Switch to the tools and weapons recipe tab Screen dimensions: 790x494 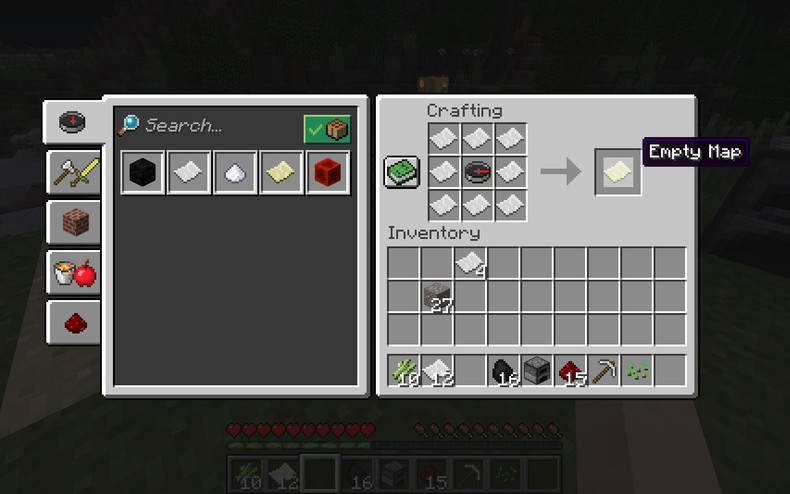click(x=75, y=174)
